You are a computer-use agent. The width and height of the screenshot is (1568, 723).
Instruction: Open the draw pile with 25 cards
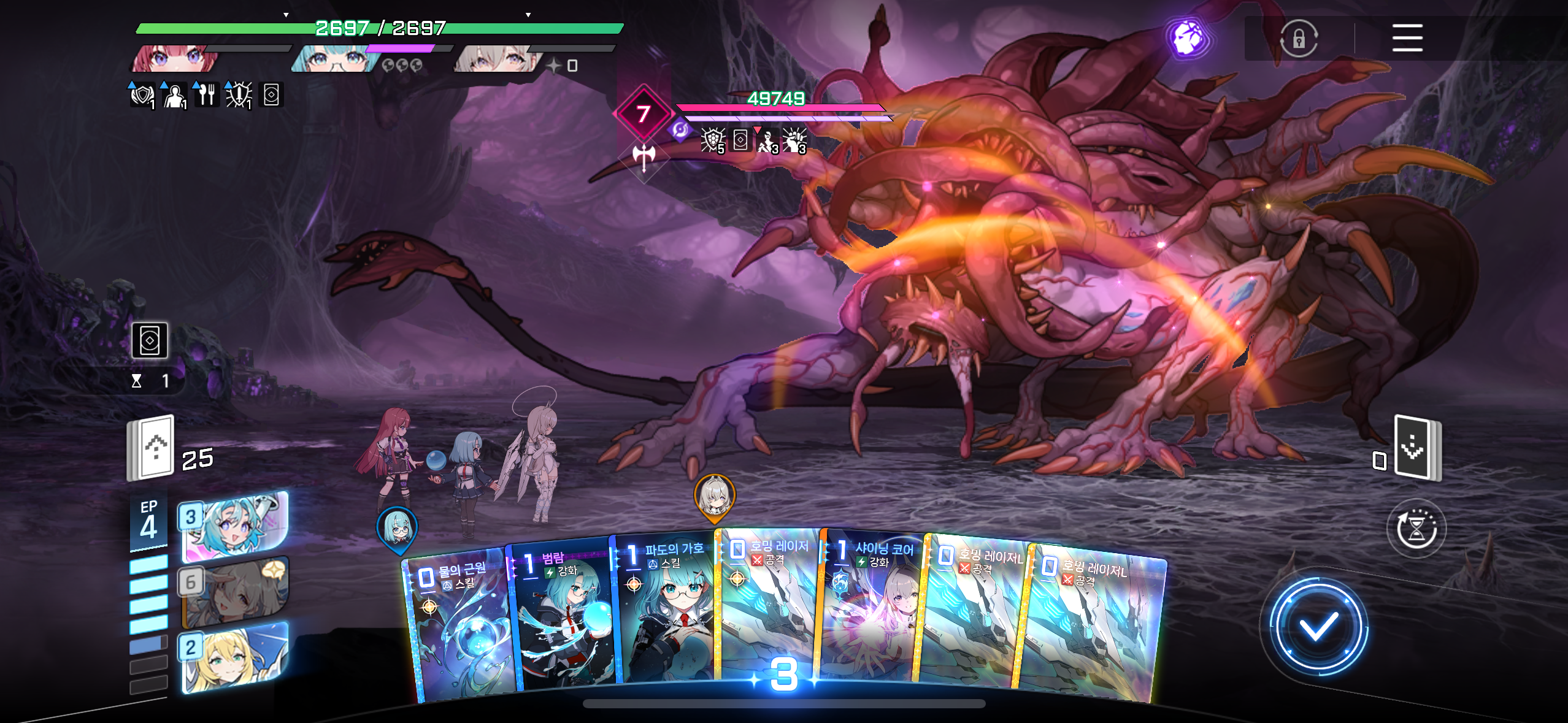[151, 447]
